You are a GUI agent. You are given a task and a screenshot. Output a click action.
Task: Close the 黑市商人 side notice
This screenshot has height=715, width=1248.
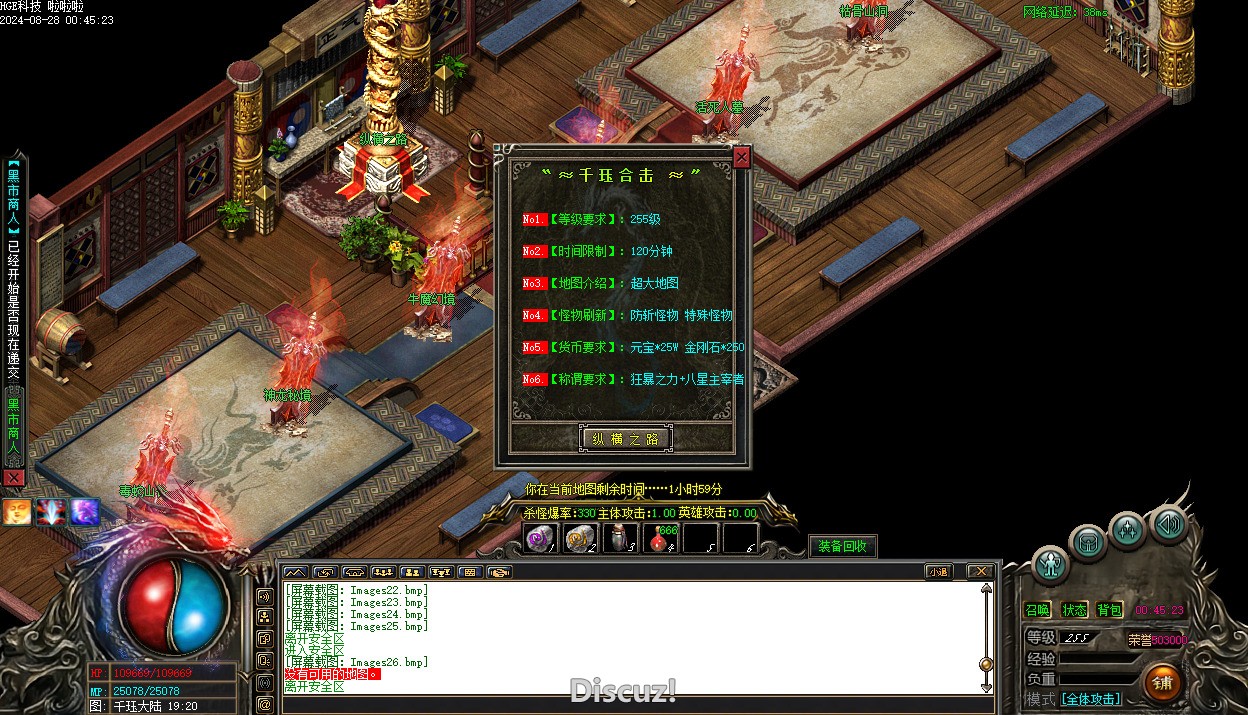[x=13, y=478]
